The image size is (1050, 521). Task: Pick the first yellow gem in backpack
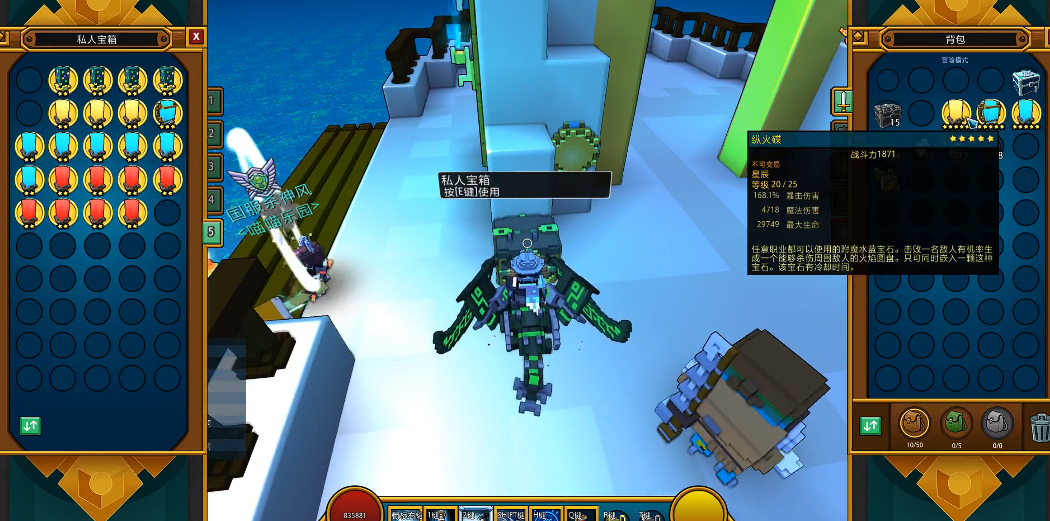[x=957, y=114]
